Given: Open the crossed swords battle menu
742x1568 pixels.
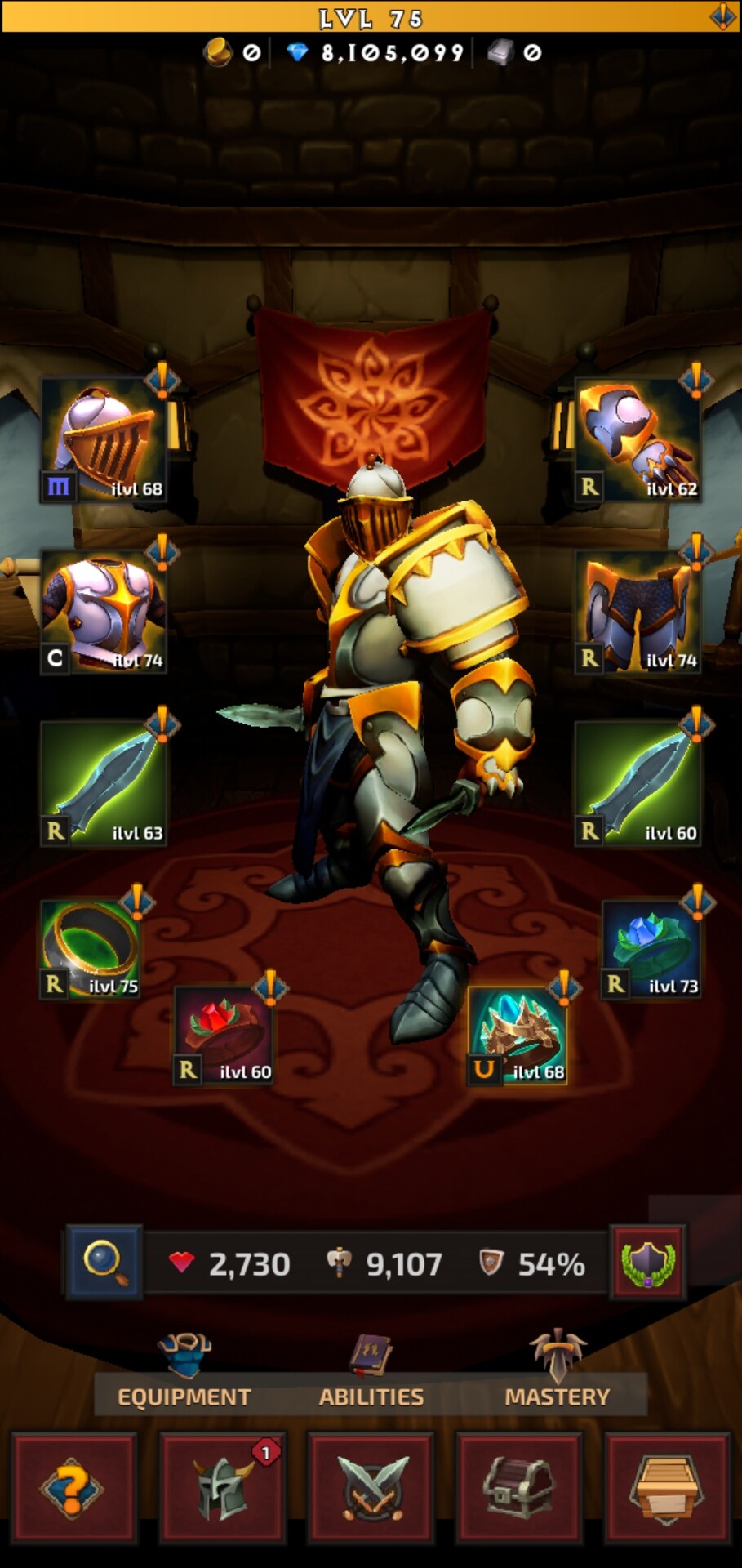Looking at the screenshot, I should click(371, 1488).
